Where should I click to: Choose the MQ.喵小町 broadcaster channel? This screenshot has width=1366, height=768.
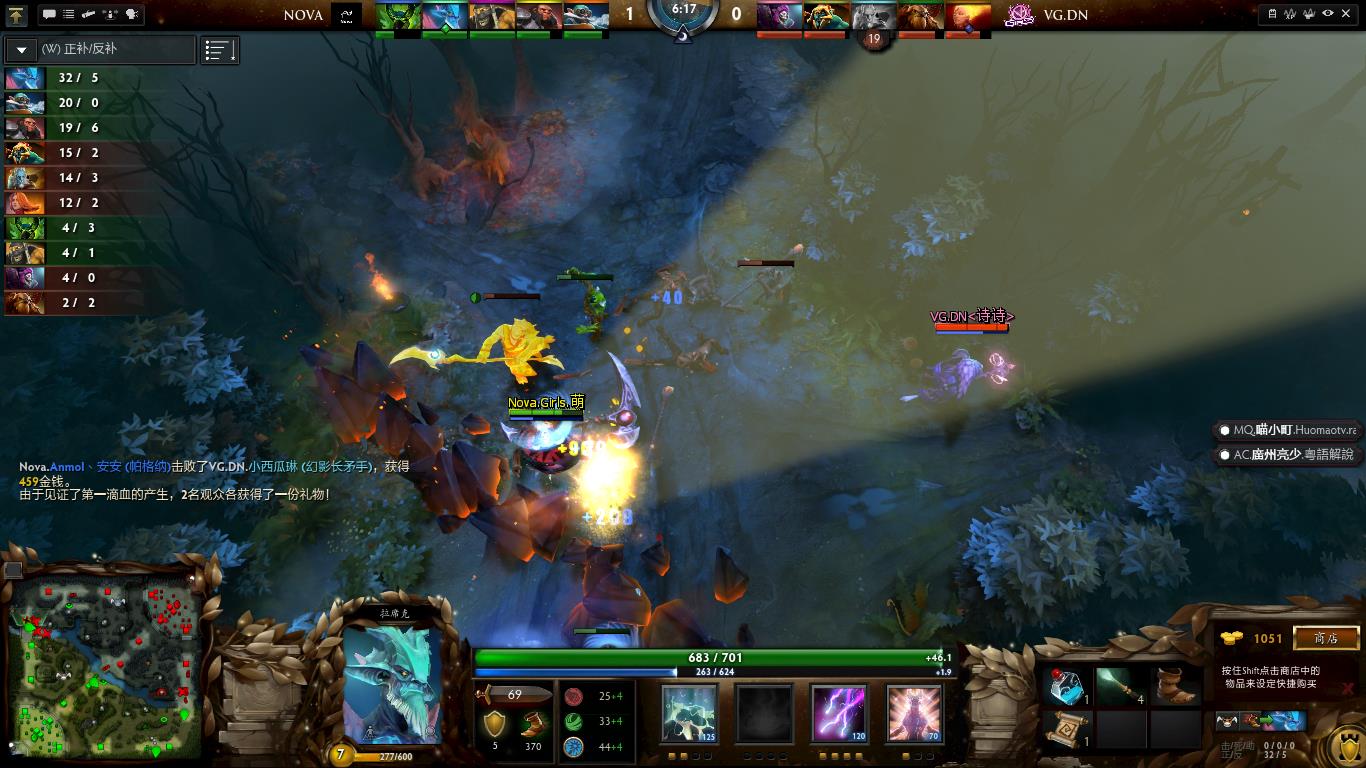pos(1288,430)
